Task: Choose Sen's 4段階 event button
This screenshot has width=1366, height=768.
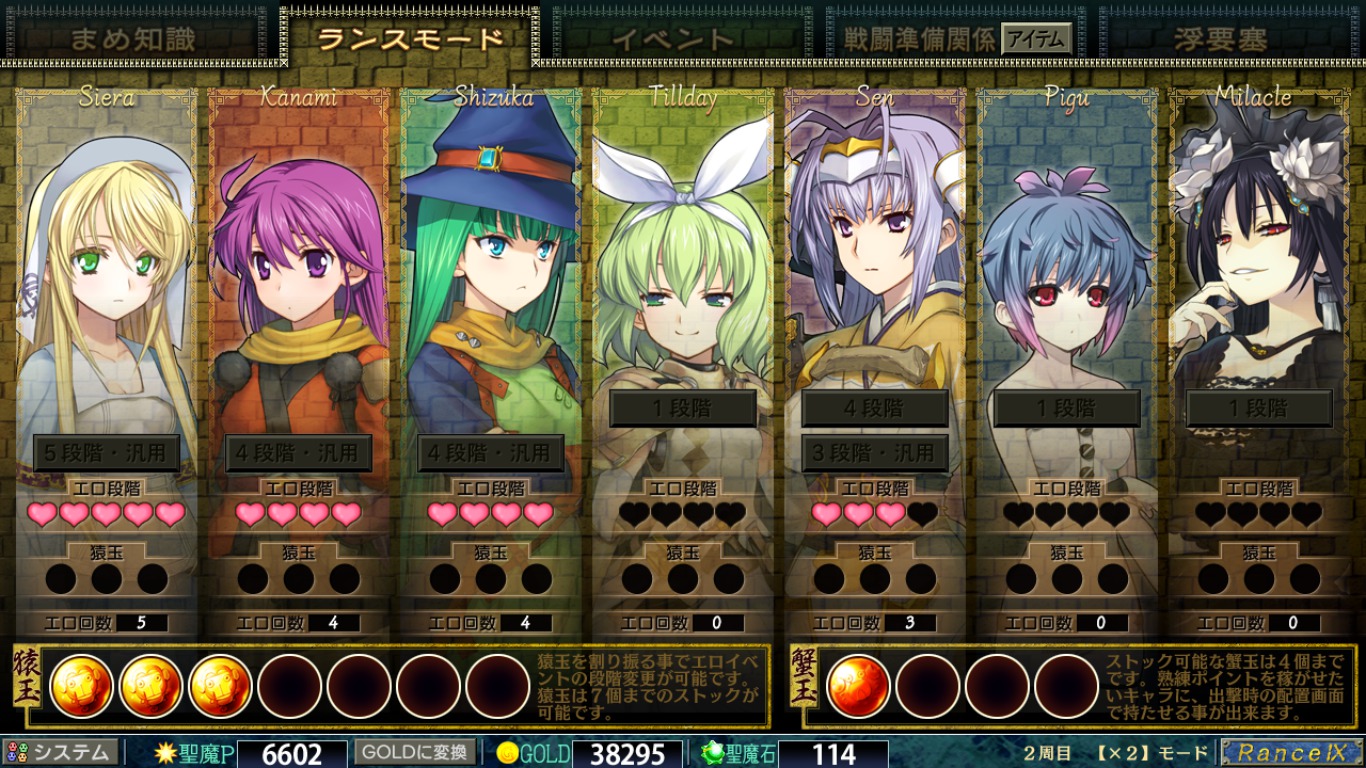Action: point(875,408)
